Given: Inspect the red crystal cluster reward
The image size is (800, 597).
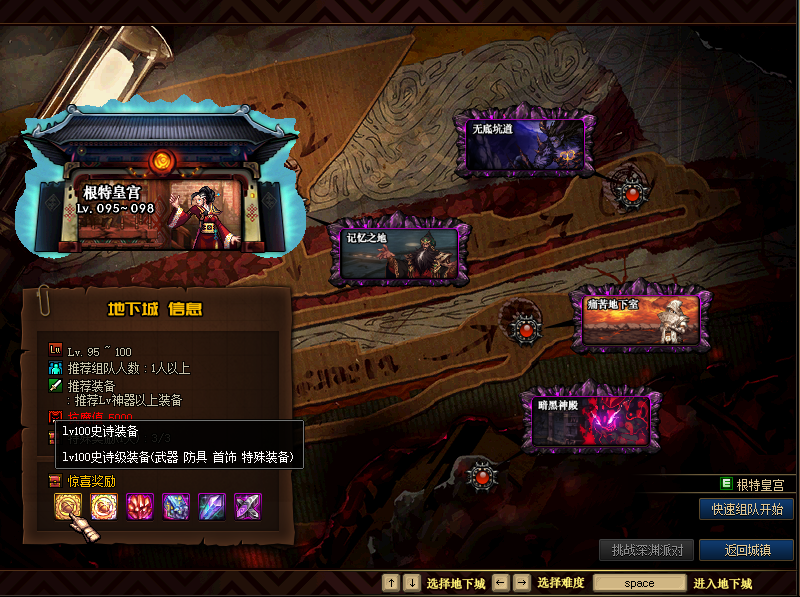Looking at the screenshot, I should pos(140,506).
